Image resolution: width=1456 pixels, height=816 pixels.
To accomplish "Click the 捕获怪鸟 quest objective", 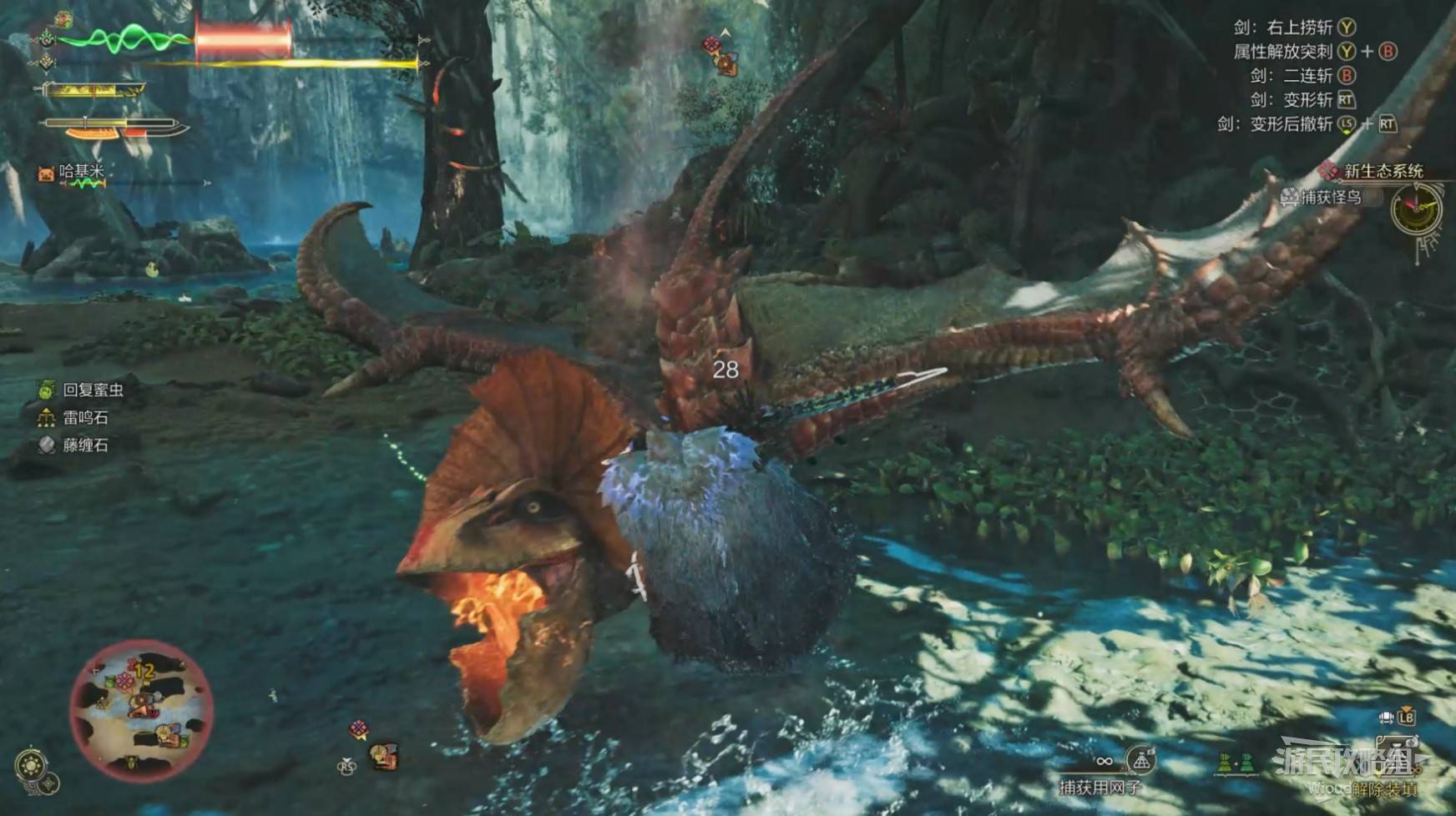I will click(1331, 197).
